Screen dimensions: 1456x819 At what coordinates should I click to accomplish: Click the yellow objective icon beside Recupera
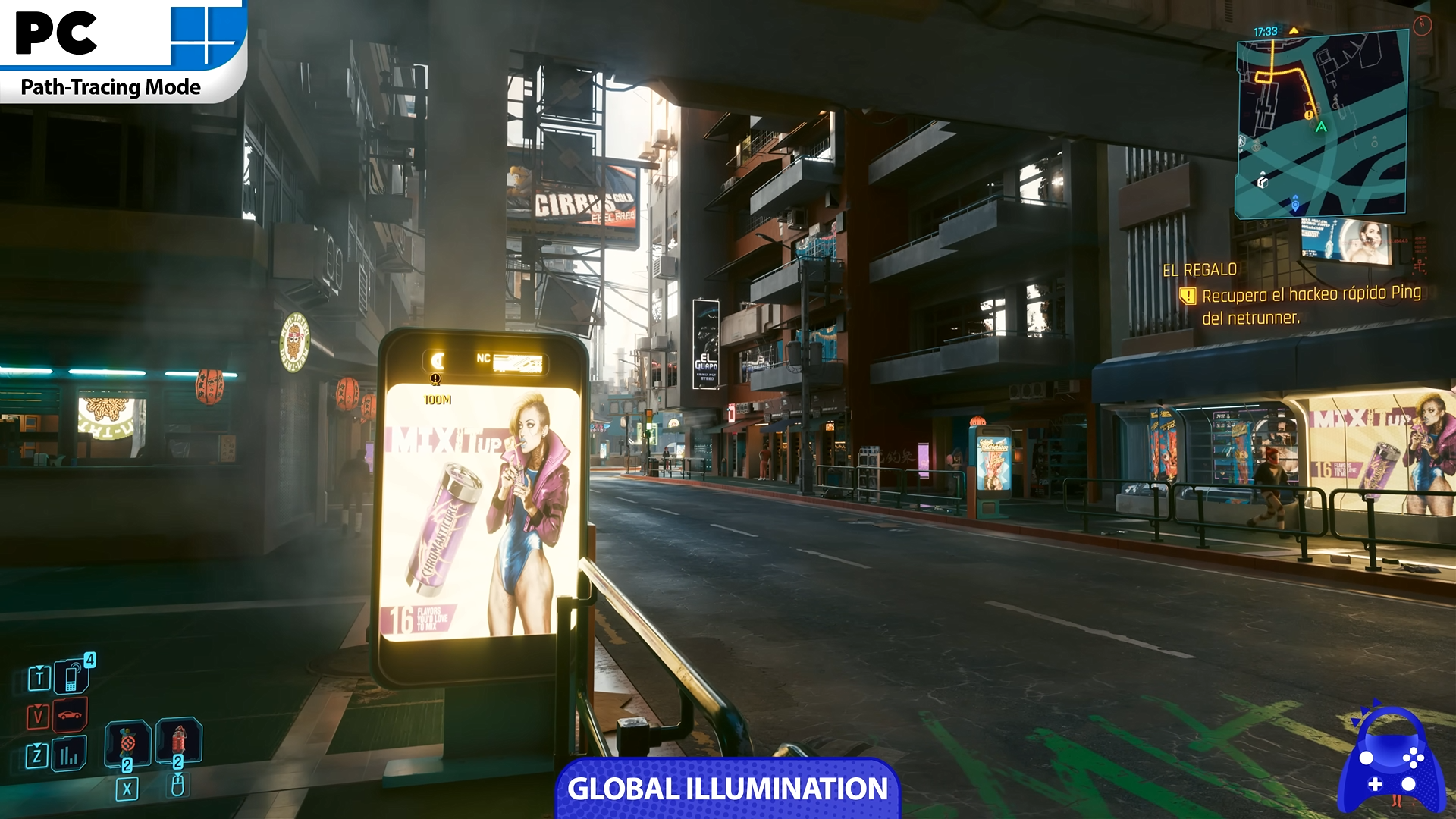(1188, 296)
